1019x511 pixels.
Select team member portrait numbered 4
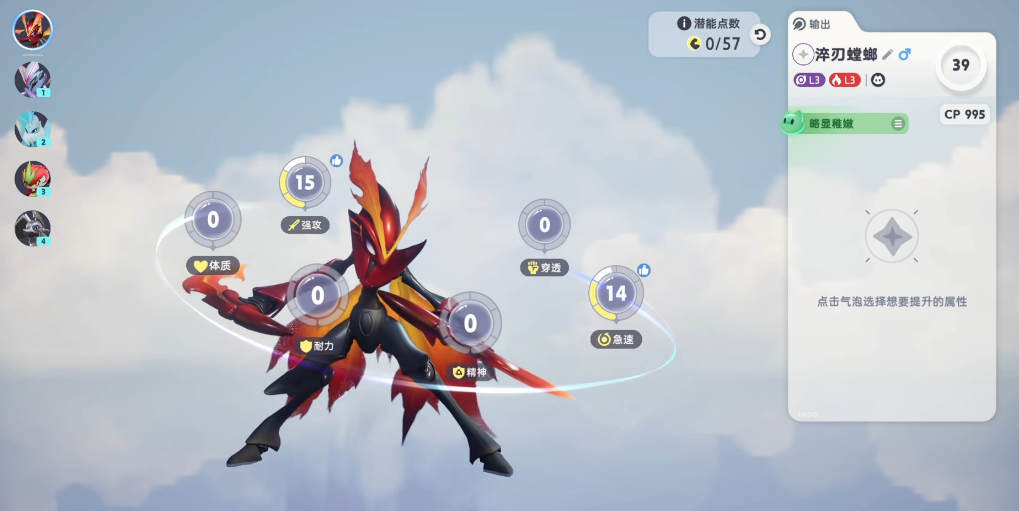click(x=32, y=228)
